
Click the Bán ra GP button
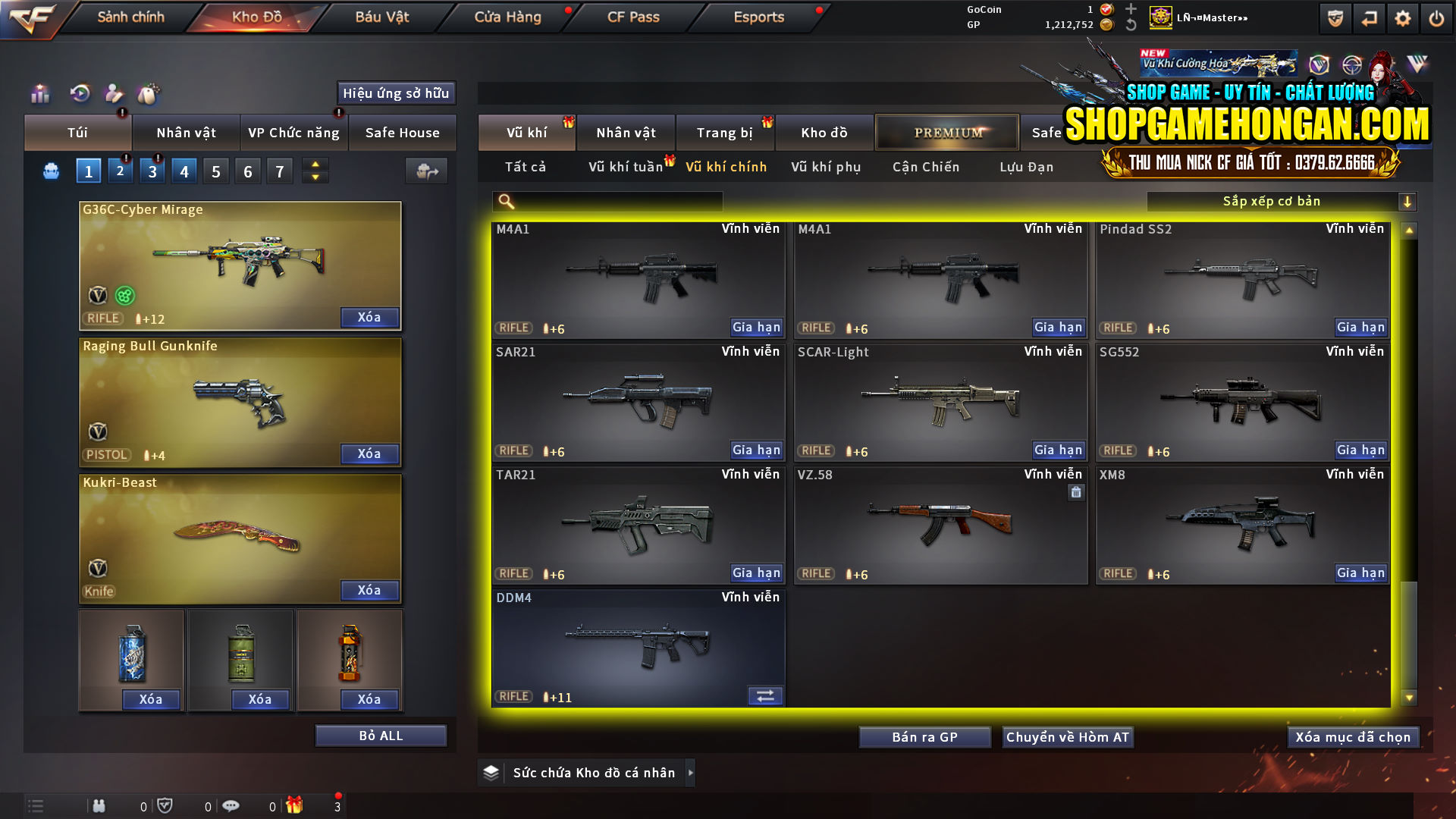924,736
